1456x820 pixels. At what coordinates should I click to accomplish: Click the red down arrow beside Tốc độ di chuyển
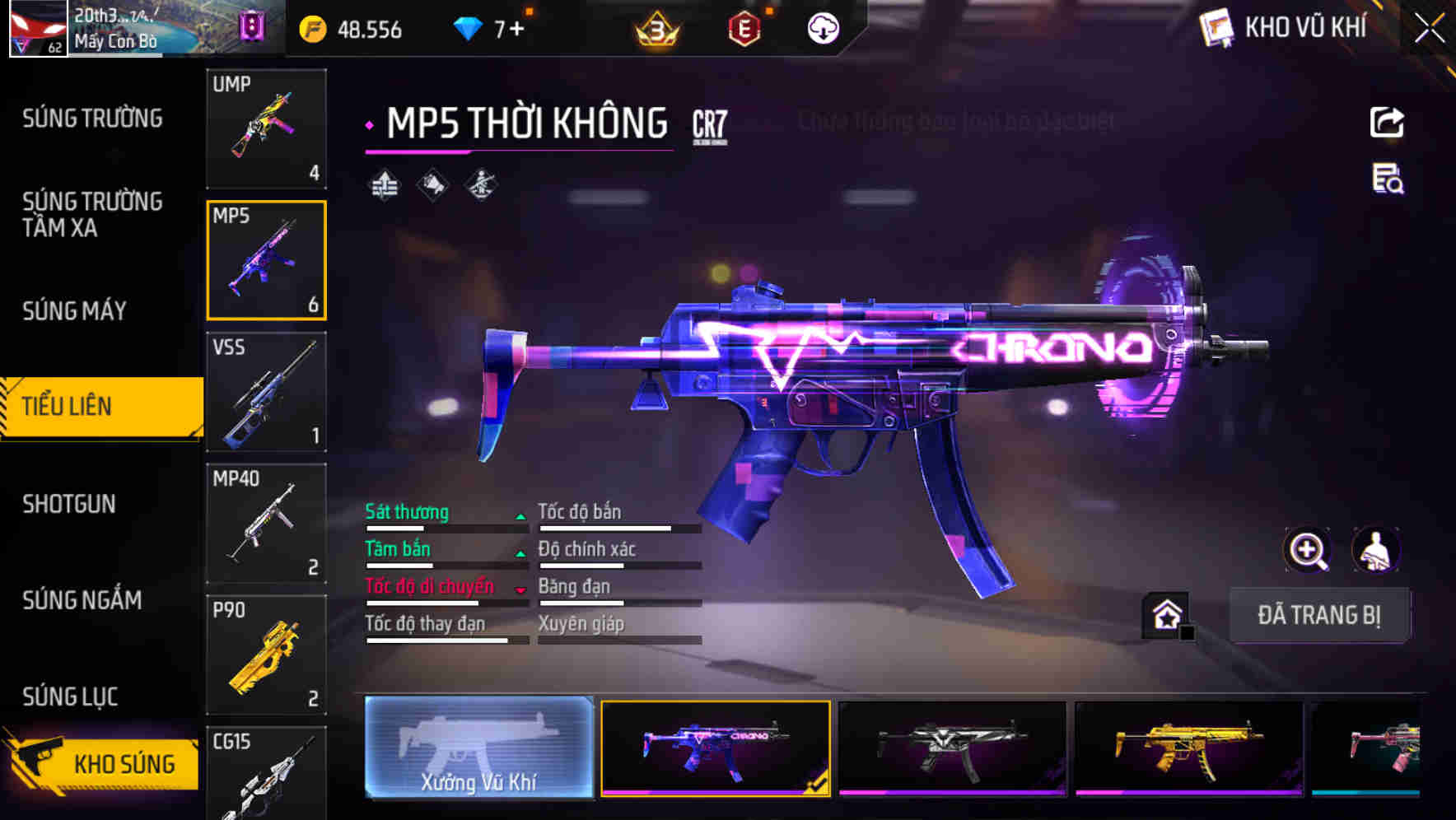[520, 590]
